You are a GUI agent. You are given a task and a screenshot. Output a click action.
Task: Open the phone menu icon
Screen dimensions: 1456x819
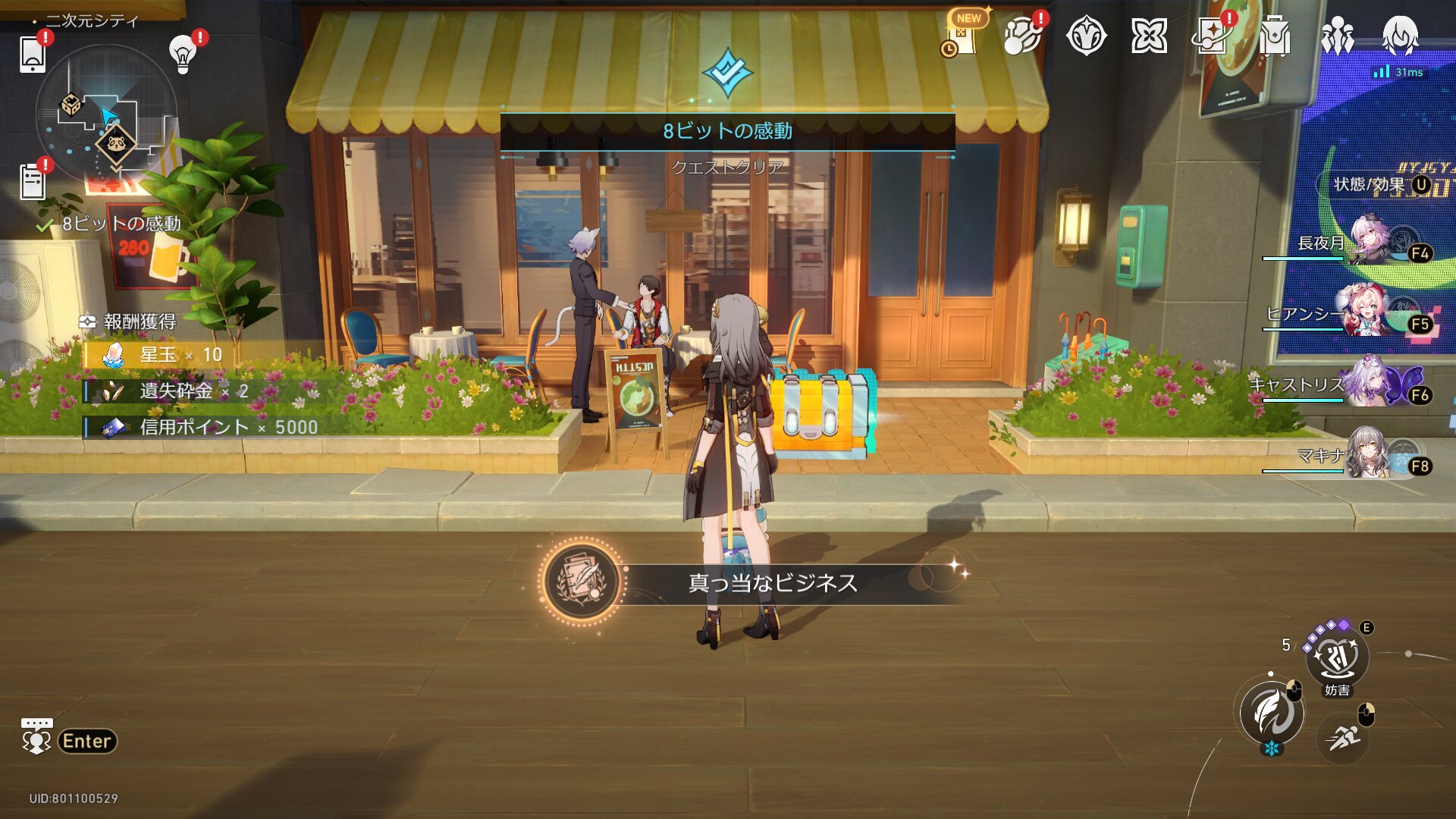tap(32, 54)
